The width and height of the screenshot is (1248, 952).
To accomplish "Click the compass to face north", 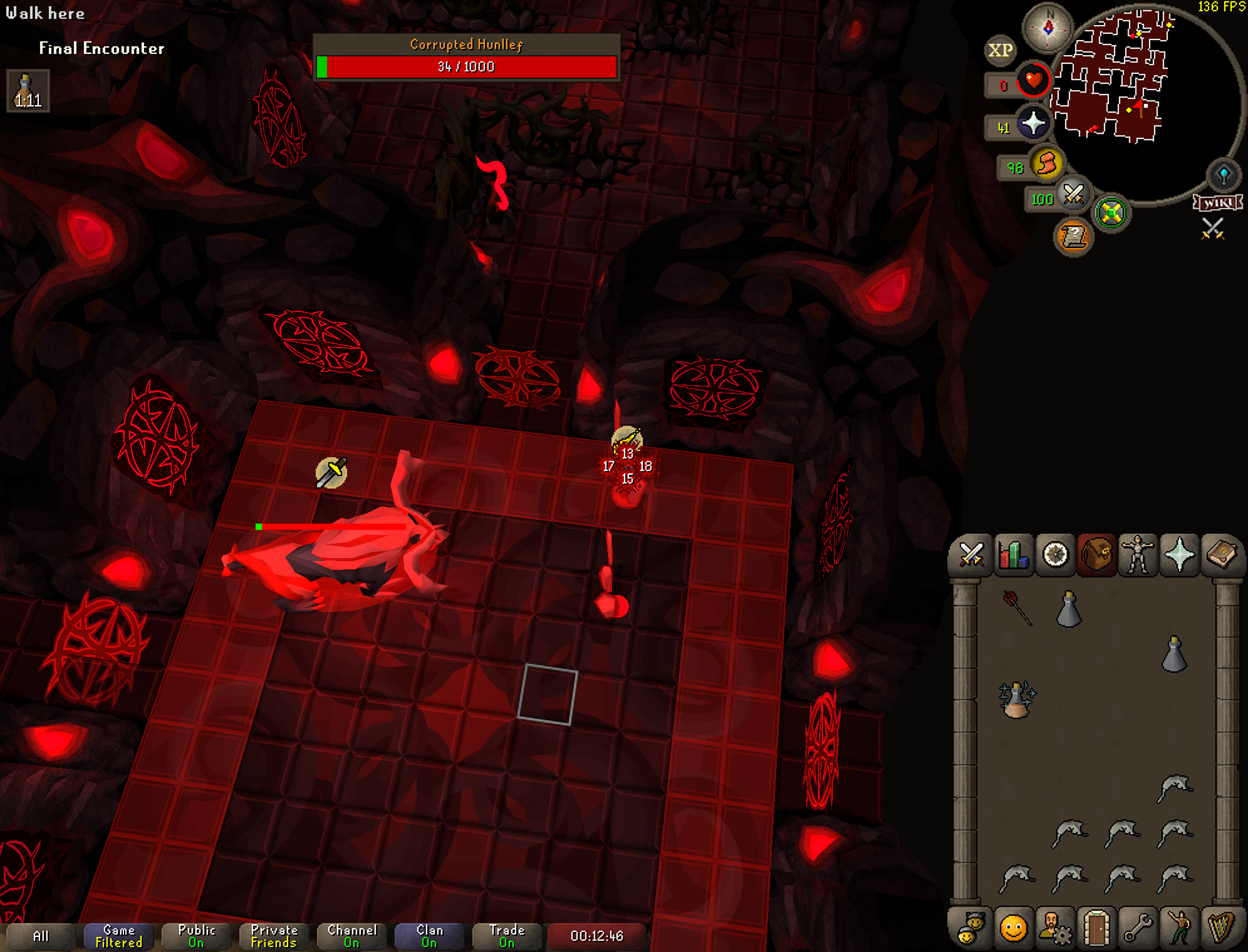I will (x=1048, y=28).
